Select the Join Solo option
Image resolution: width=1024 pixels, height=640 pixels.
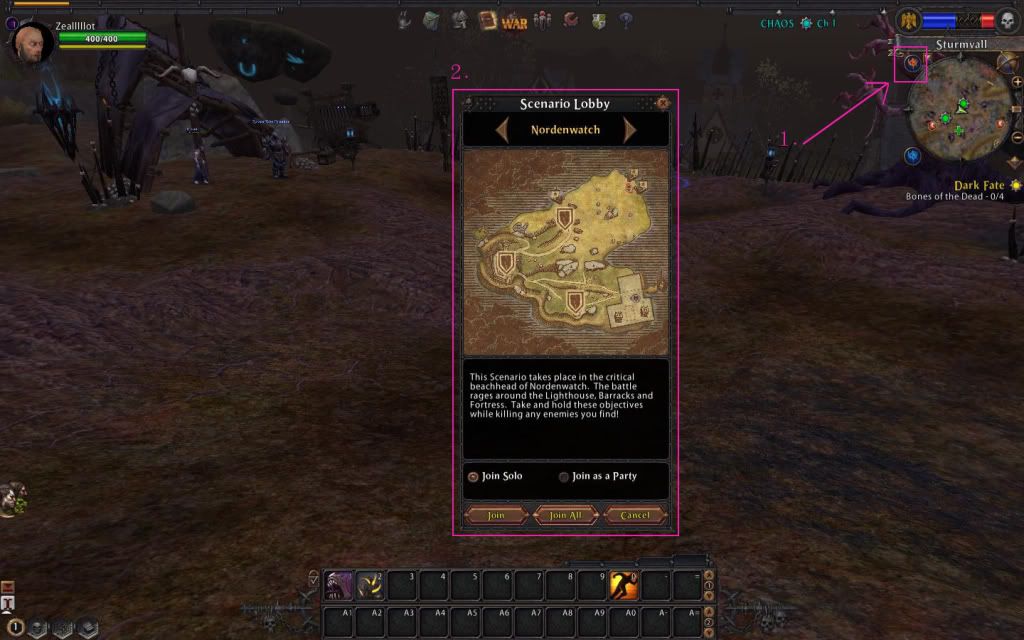tap(474, 477)
